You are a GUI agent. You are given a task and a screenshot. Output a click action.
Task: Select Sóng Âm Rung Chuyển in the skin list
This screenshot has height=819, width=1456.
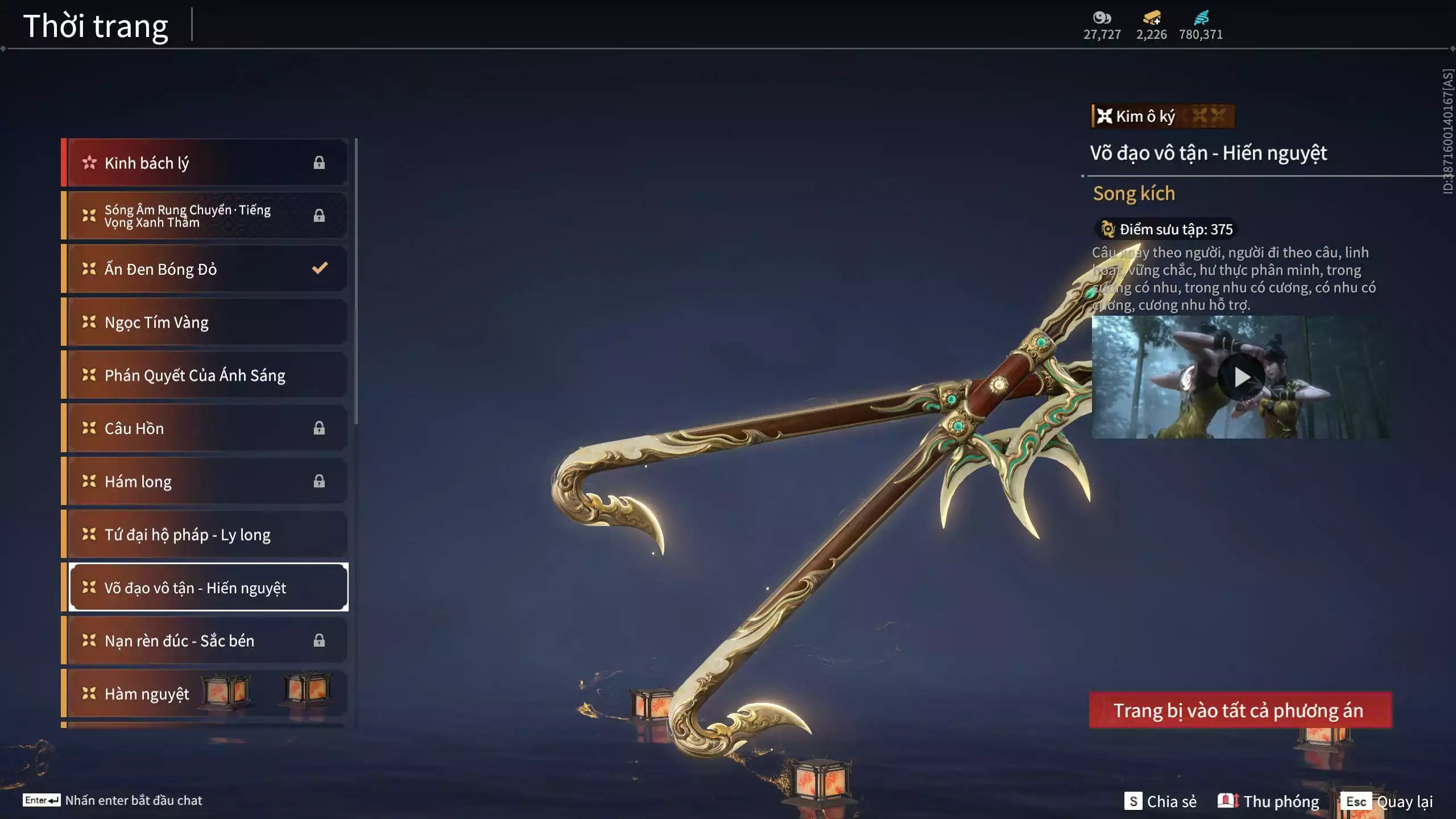[x=188, y=215]
